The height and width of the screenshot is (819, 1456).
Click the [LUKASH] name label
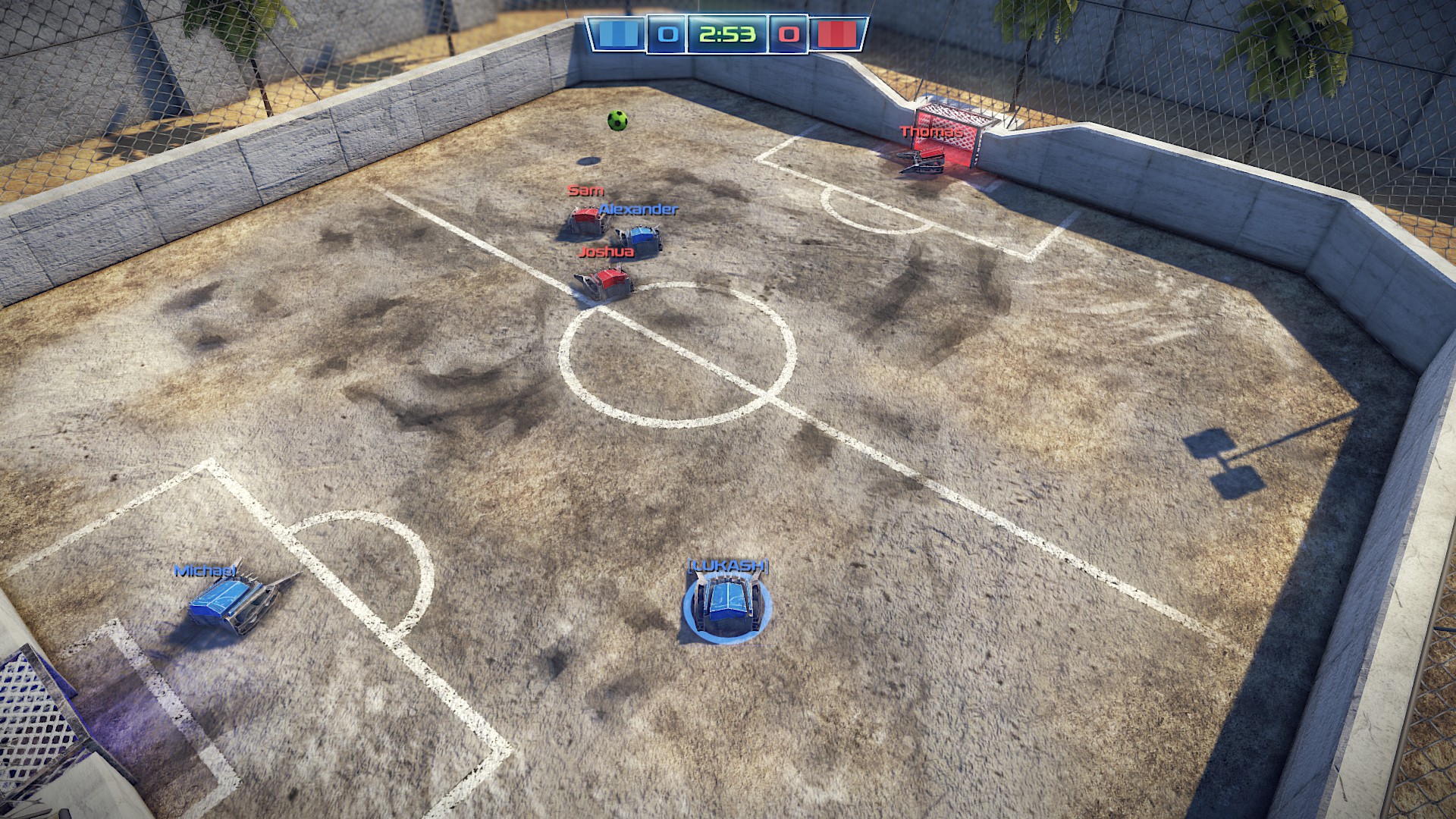click(x=729, y=566)
